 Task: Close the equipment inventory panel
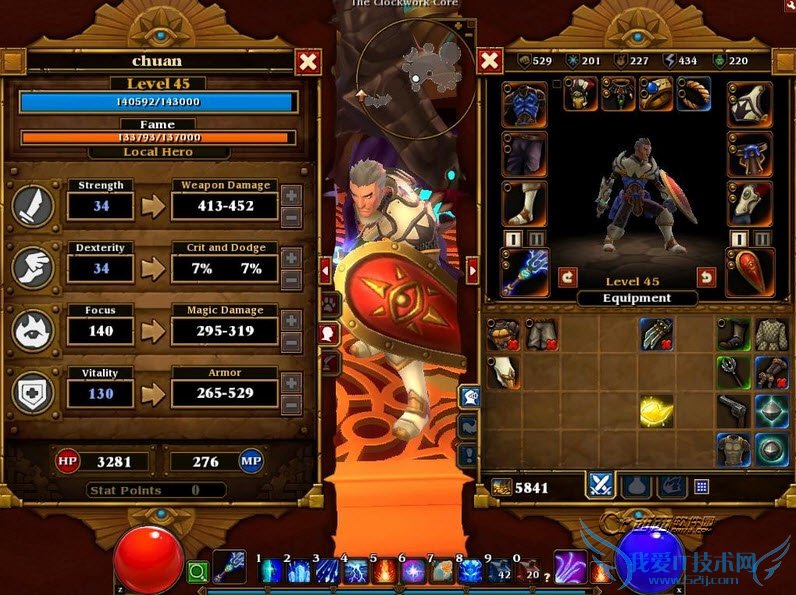click(x=490, y=62)
